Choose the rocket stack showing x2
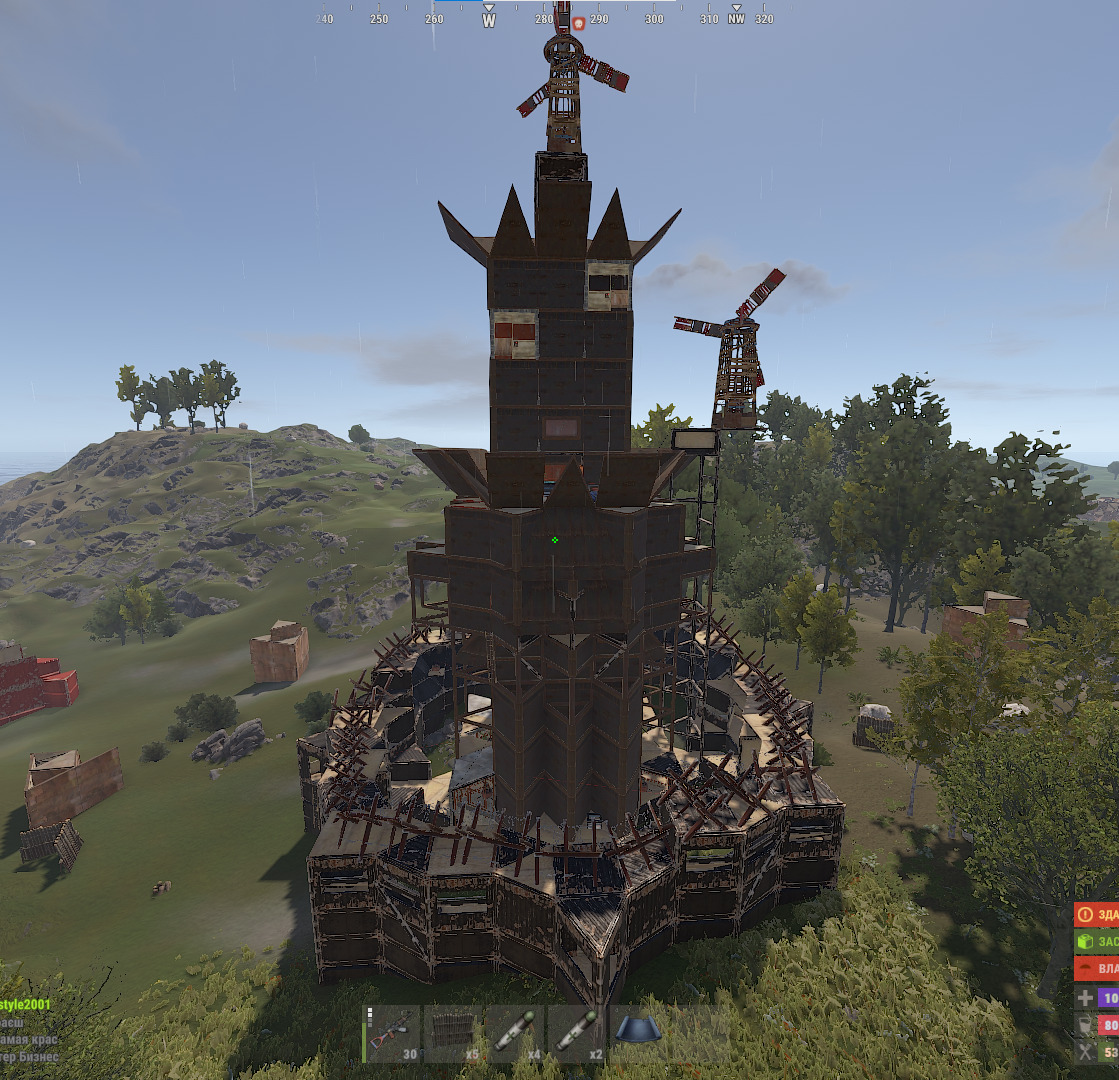The image size is (1119, 1080). coord(577,1033)
